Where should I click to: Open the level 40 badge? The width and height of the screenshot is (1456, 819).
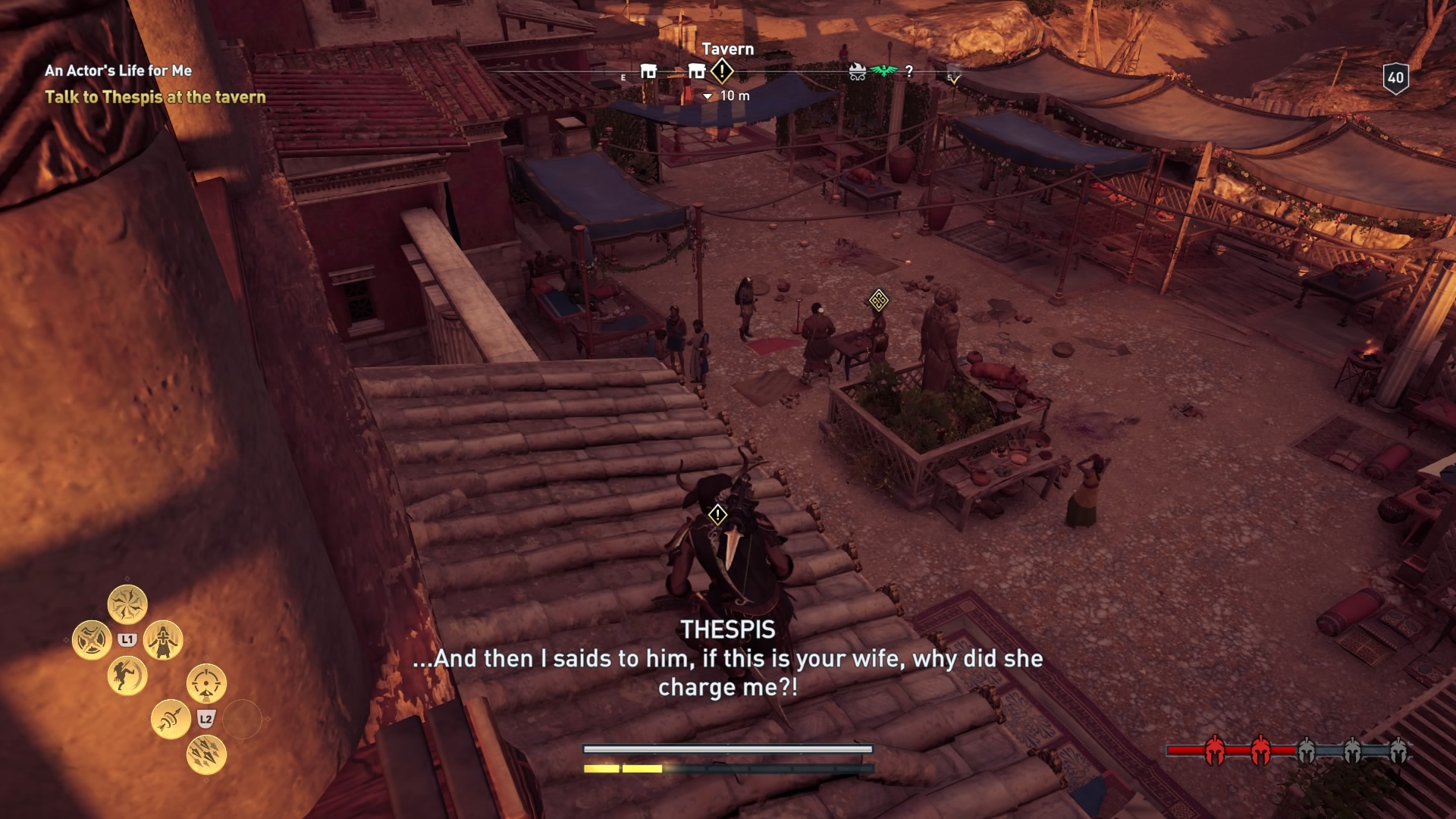point(1395,77)
